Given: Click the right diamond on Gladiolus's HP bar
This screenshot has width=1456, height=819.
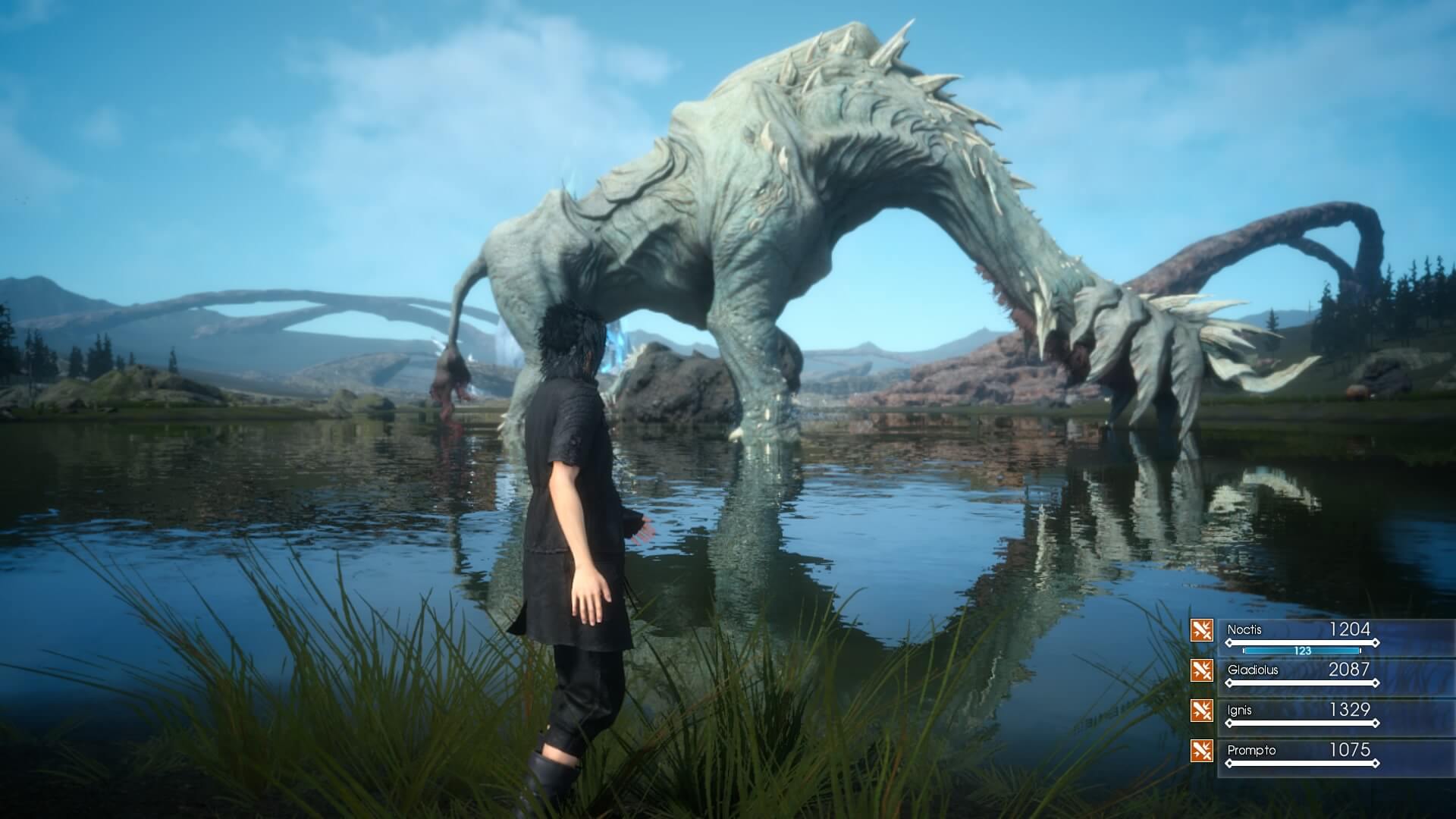Looking at the screenshot, I should (1376, 682).
